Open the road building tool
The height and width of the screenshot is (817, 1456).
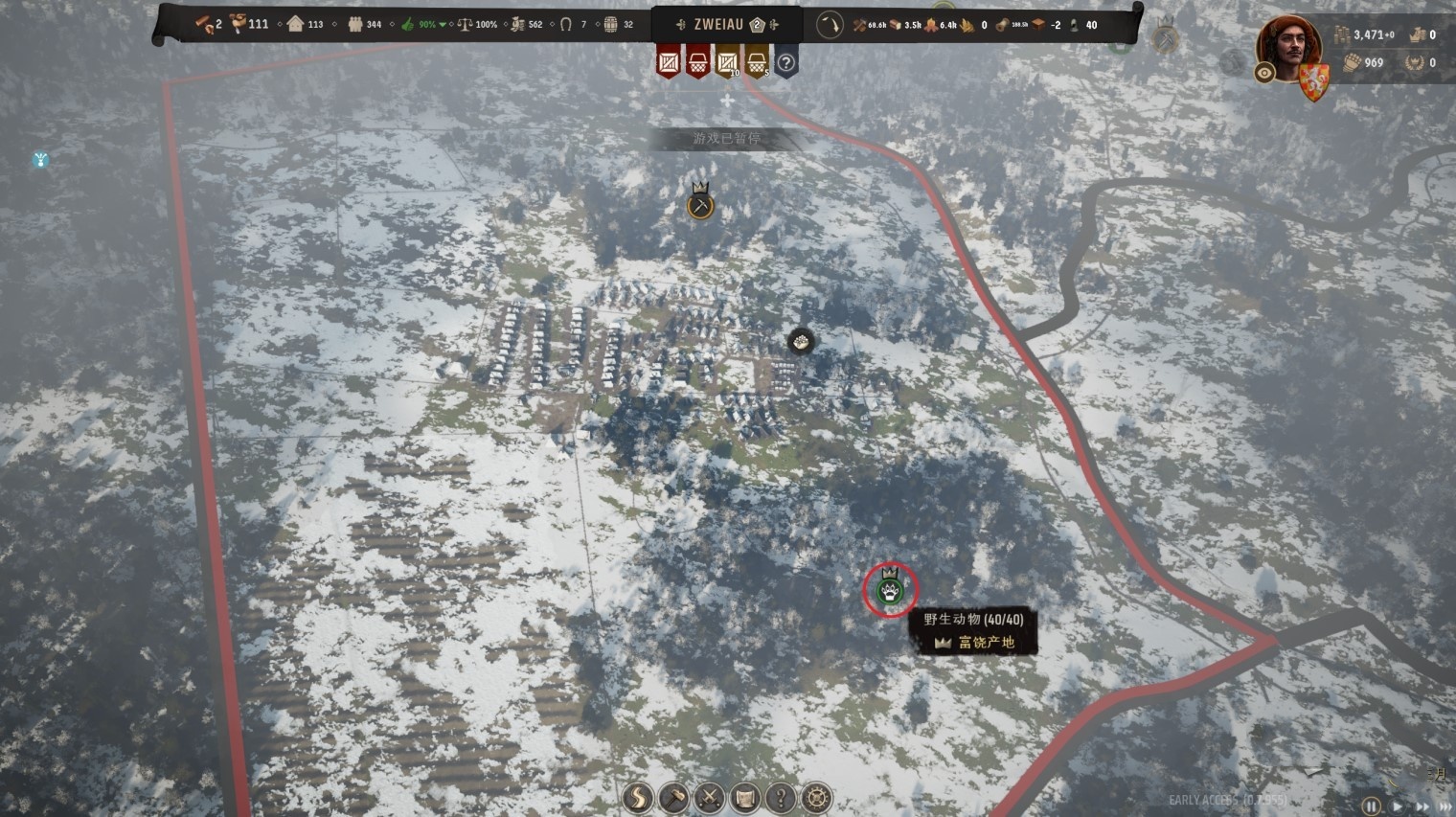click(x=638, y=798)
